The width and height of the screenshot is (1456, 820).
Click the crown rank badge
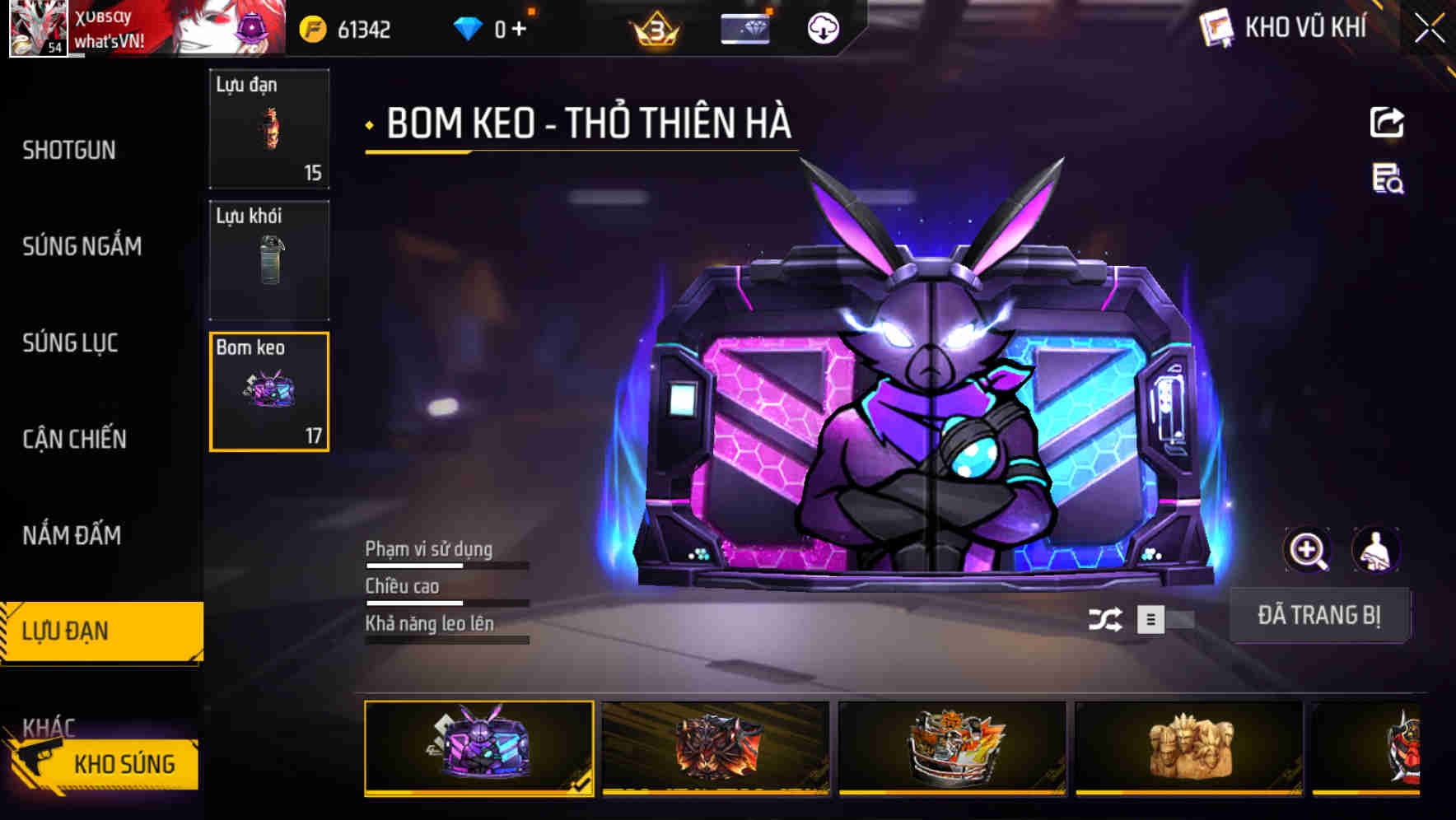tap(652, 29)
